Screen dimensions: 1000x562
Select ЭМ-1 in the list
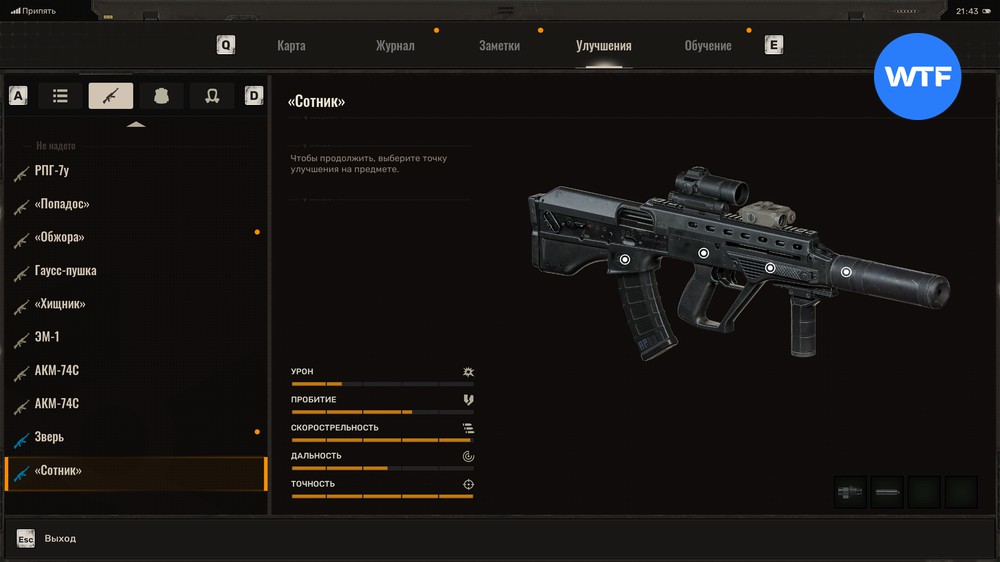(x=47, y=337)
